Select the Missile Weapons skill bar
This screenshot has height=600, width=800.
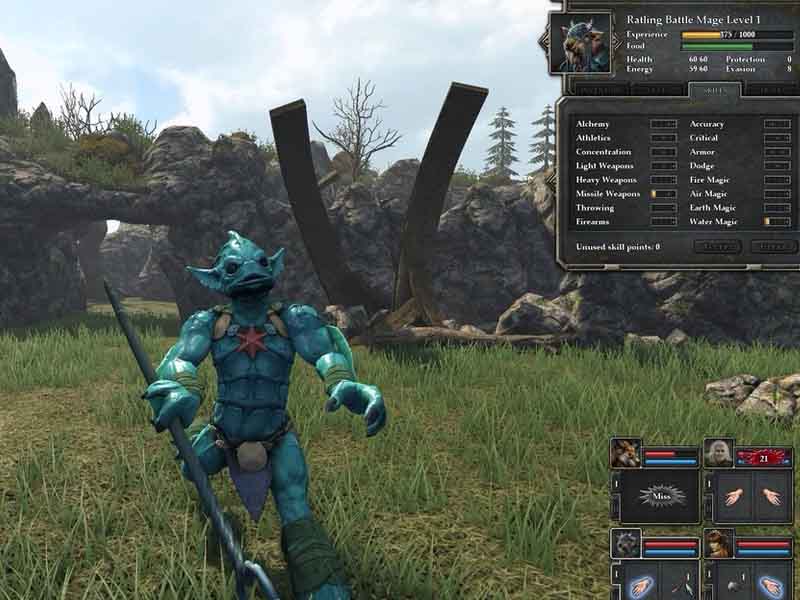[663, 193]
